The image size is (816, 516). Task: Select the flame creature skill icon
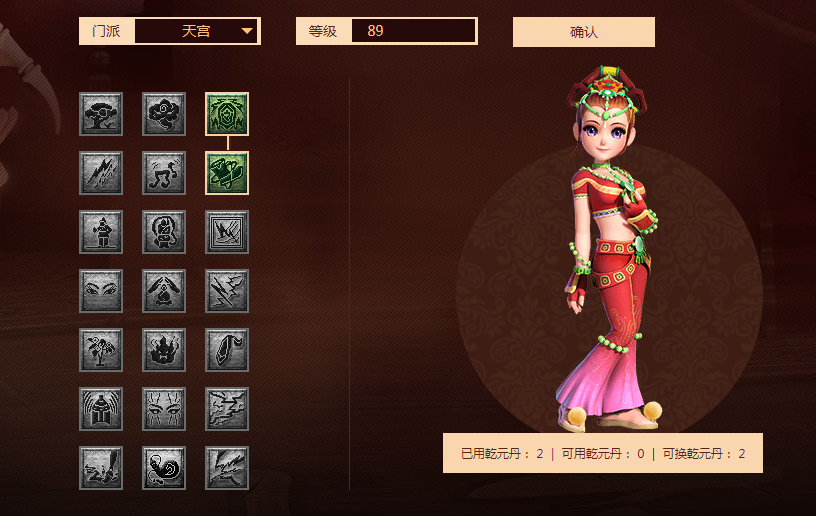click(164, 350)
